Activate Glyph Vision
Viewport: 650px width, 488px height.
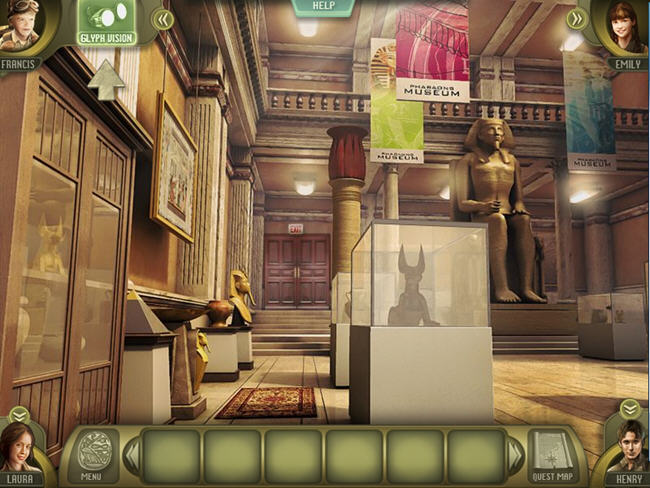(108, 22)
